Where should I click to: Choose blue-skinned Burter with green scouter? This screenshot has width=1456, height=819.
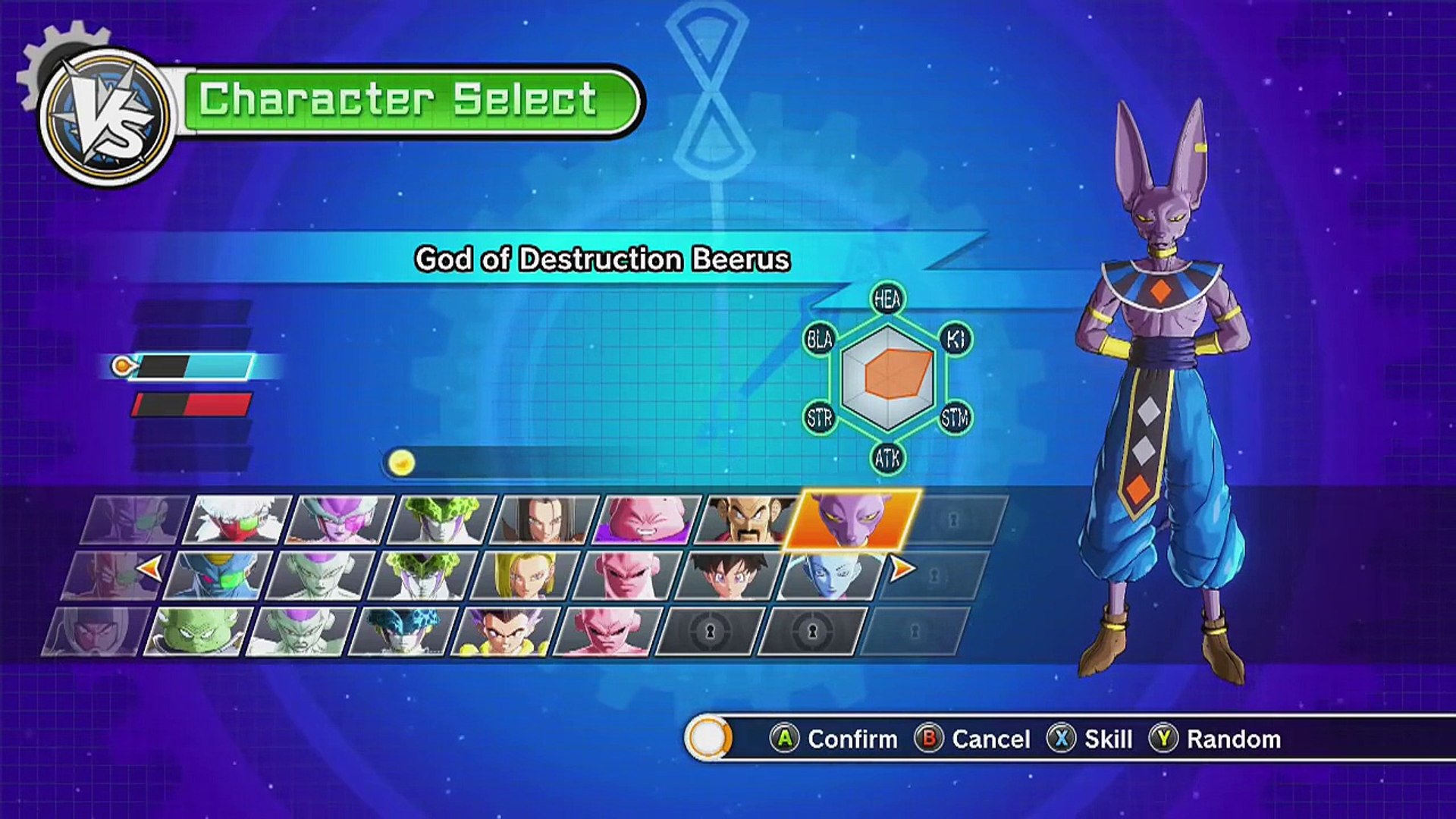click(218, 576)
